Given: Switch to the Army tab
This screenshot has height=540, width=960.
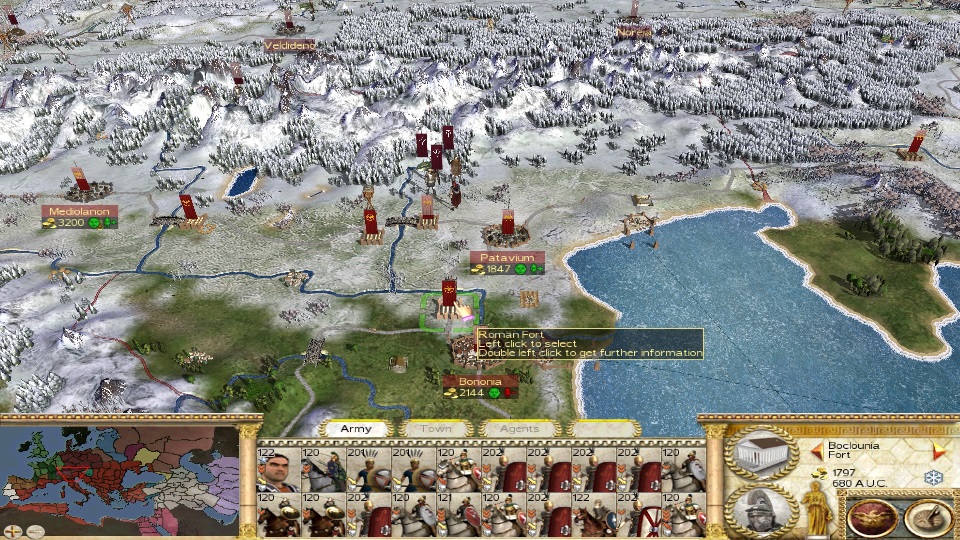Looking at the screenshot, I should tap(356, 428).
